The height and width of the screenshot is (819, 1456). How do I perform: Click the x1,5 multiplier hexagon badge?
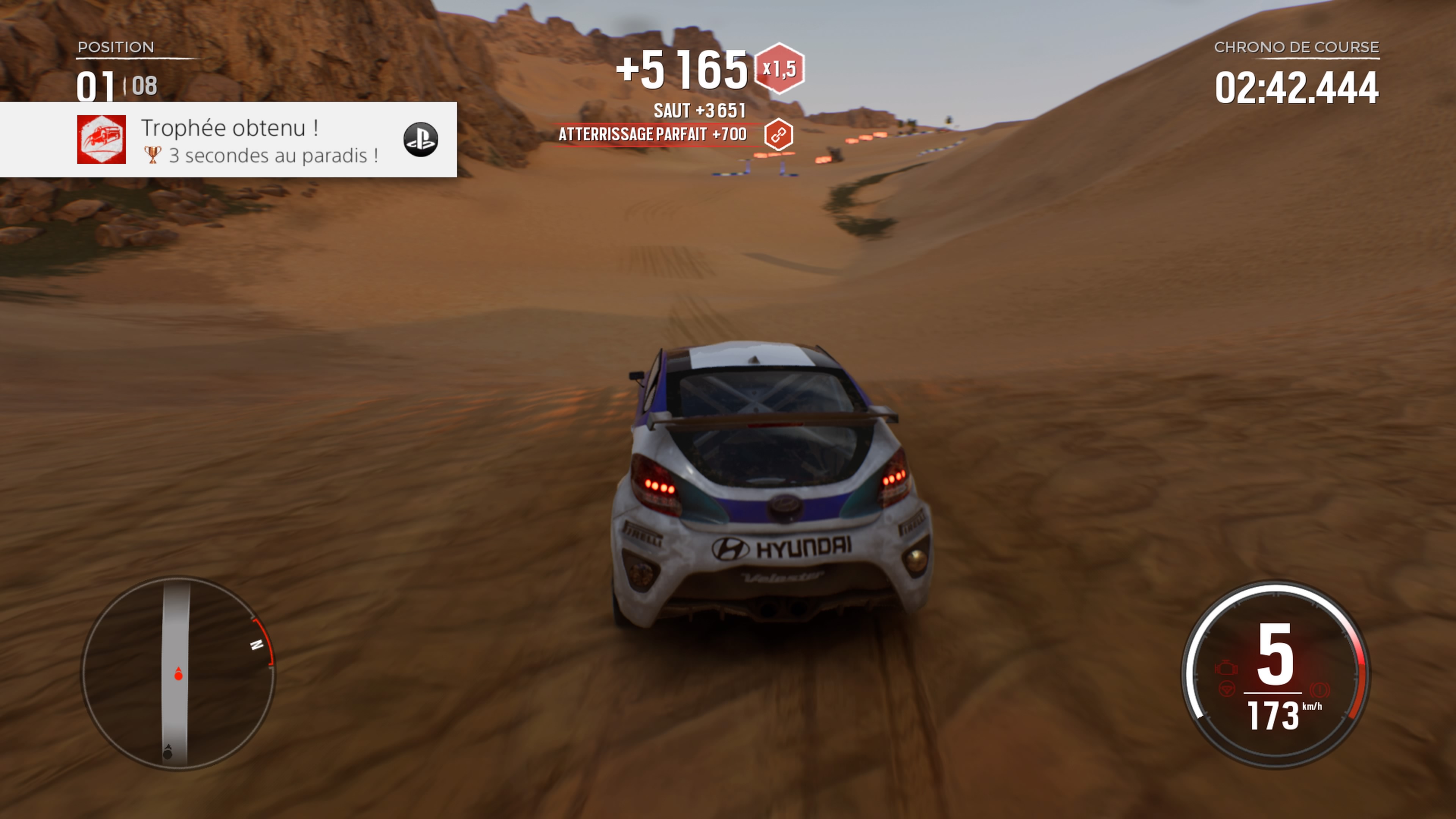(780, 69)
